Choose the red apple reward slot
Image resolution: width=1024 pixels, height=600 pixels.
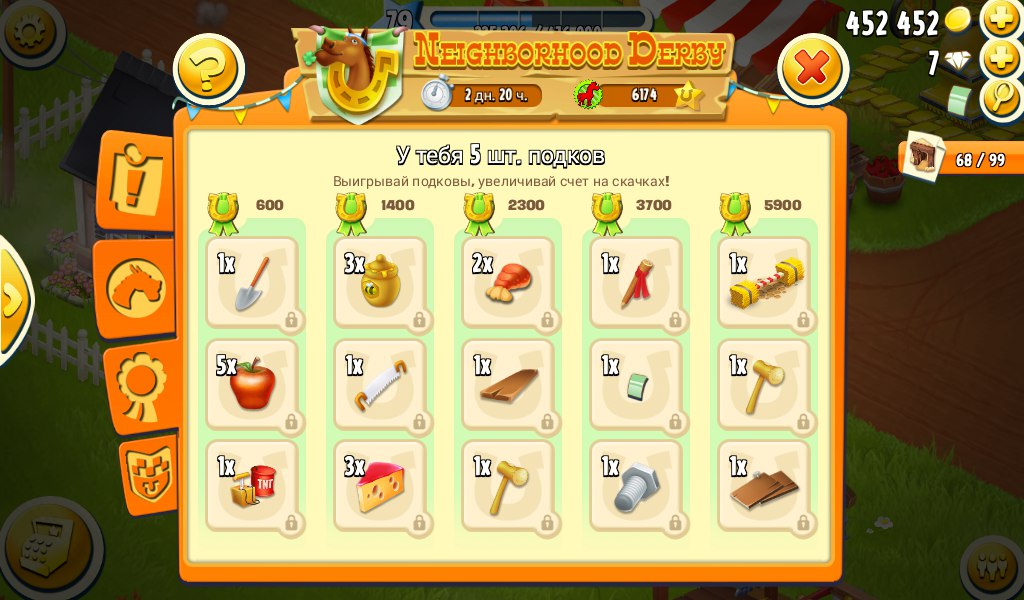pyautogui.click(x=252, y=385)
